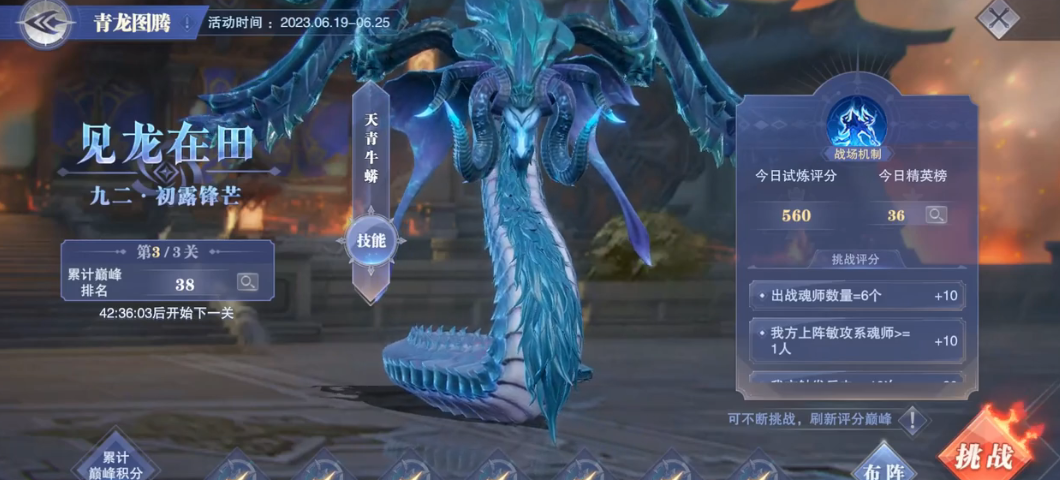View the 今日精英榜 ranking list with magnifier

tap(935, 215)
